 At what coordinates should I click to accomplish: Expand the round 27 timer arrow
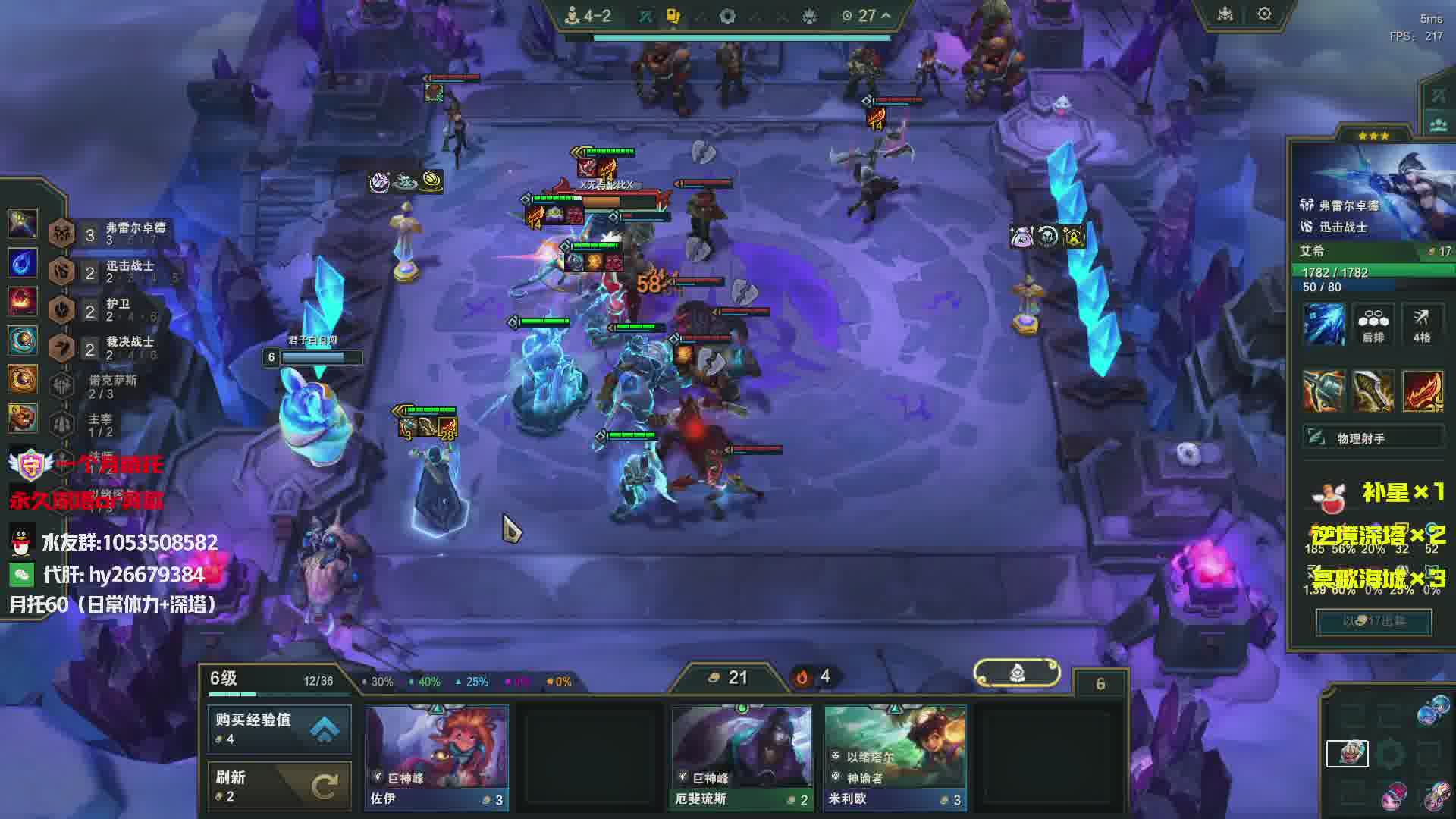(886, 15)
